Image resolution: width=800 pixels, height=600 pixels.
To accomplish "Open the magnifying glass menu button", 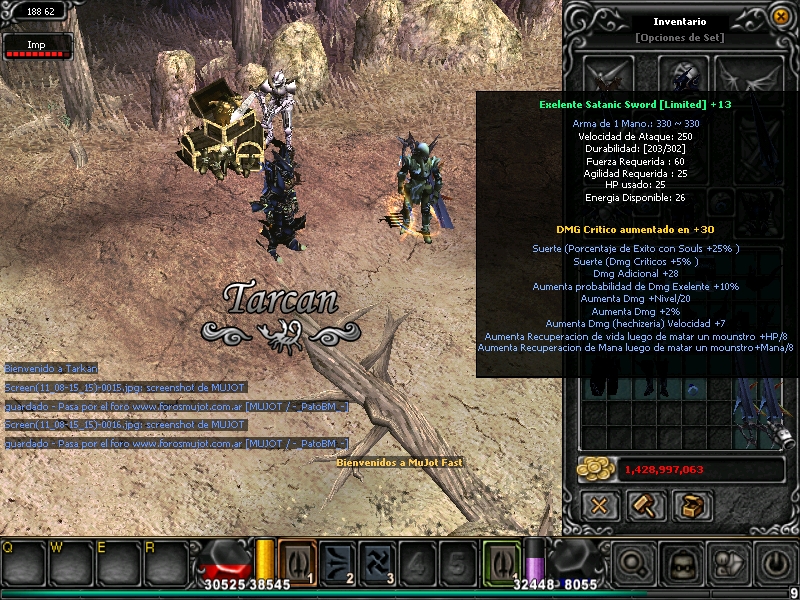I will point(633,564).
